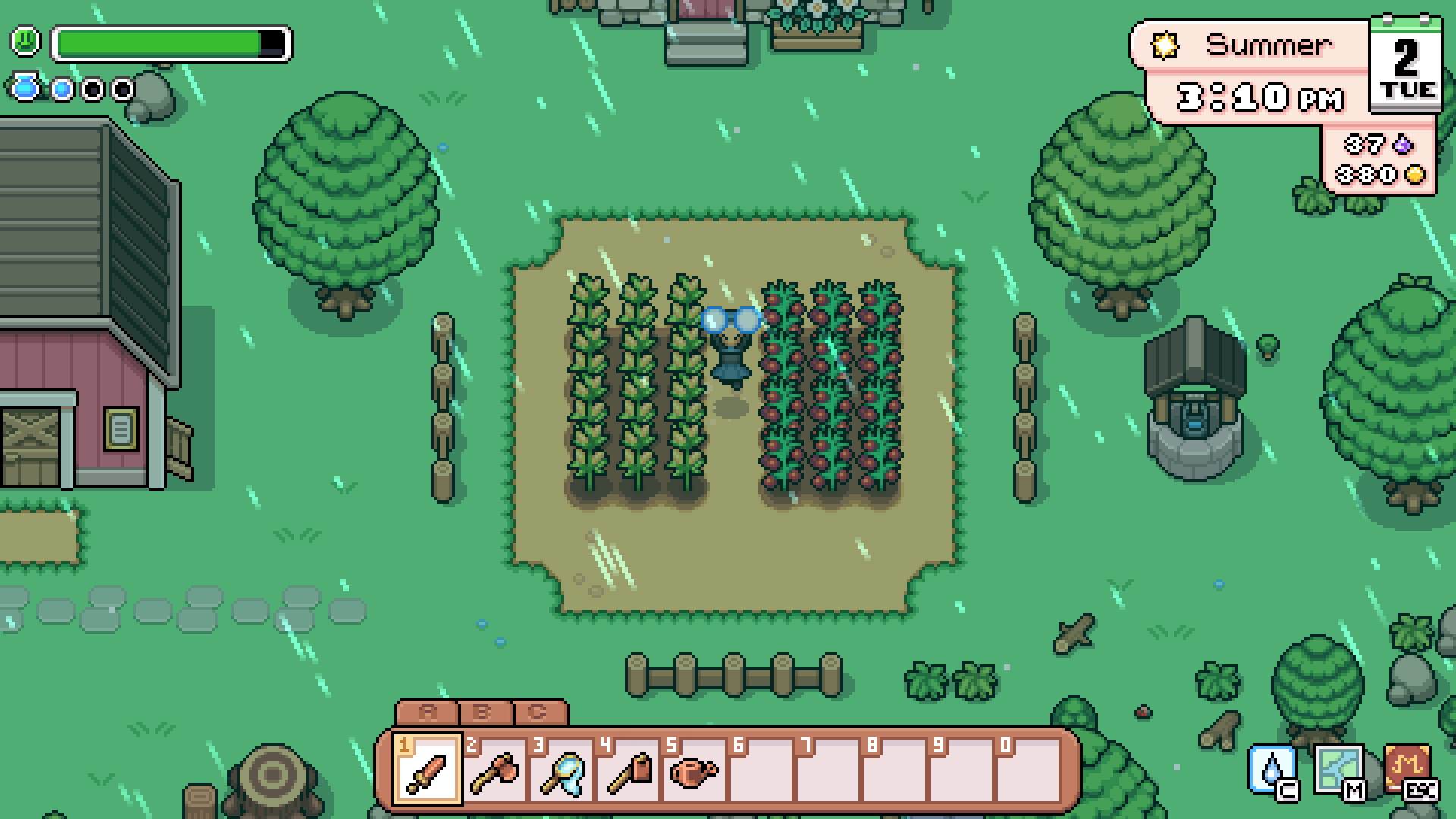
Task: Switch to hotbar tab C
Action: click(x=538, y=712)
